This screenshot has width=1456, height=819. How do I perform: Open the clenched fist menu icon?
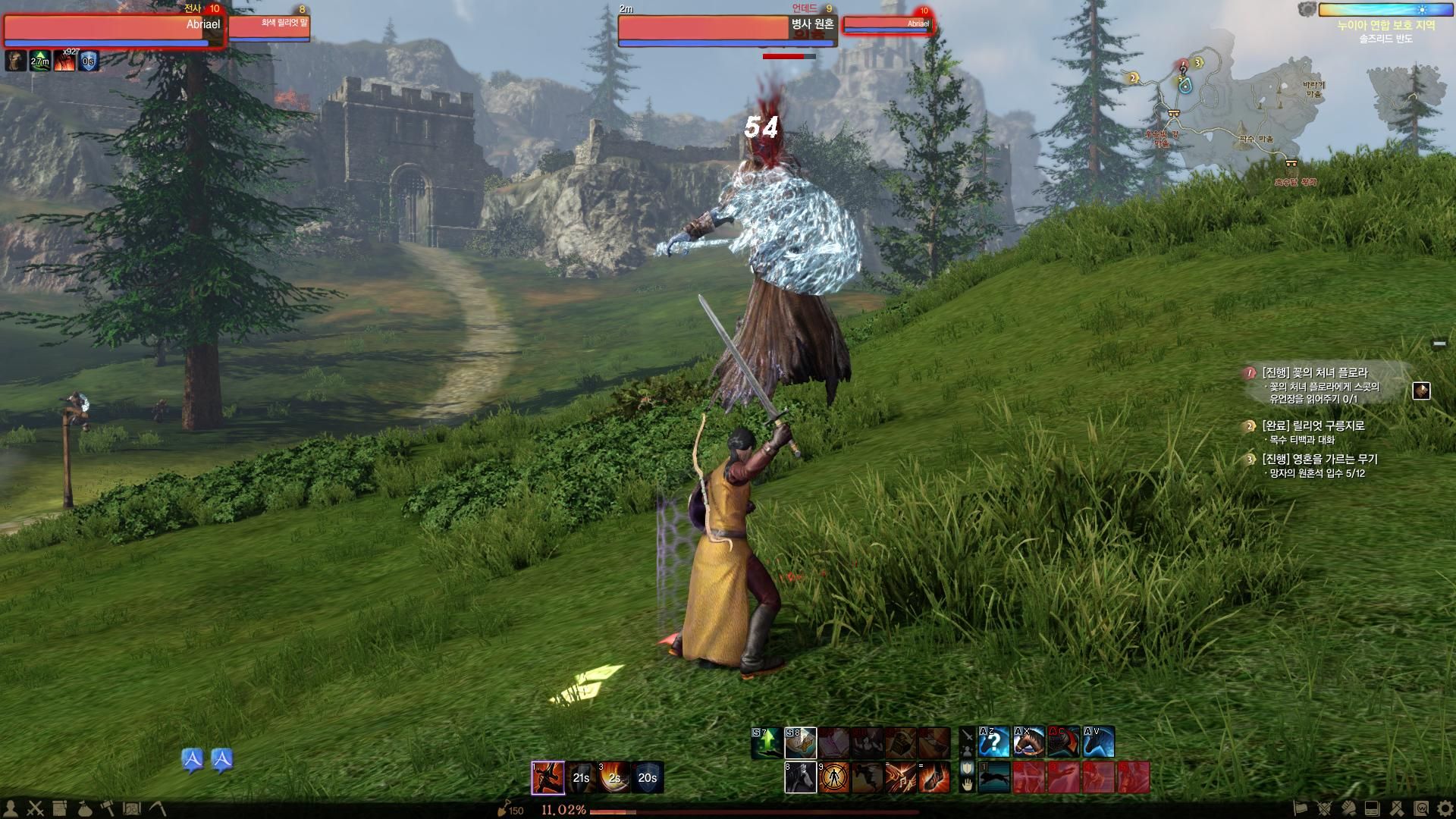coord(1348,808)
